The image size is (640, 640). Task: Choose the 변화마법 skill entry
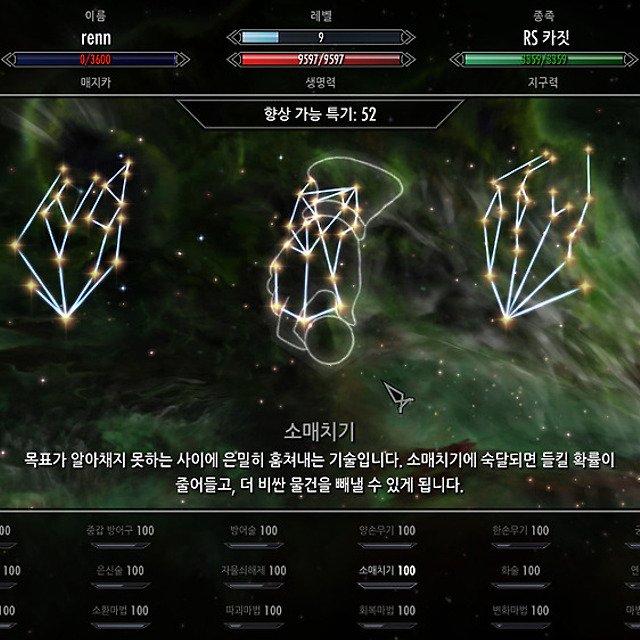(520, 609)
